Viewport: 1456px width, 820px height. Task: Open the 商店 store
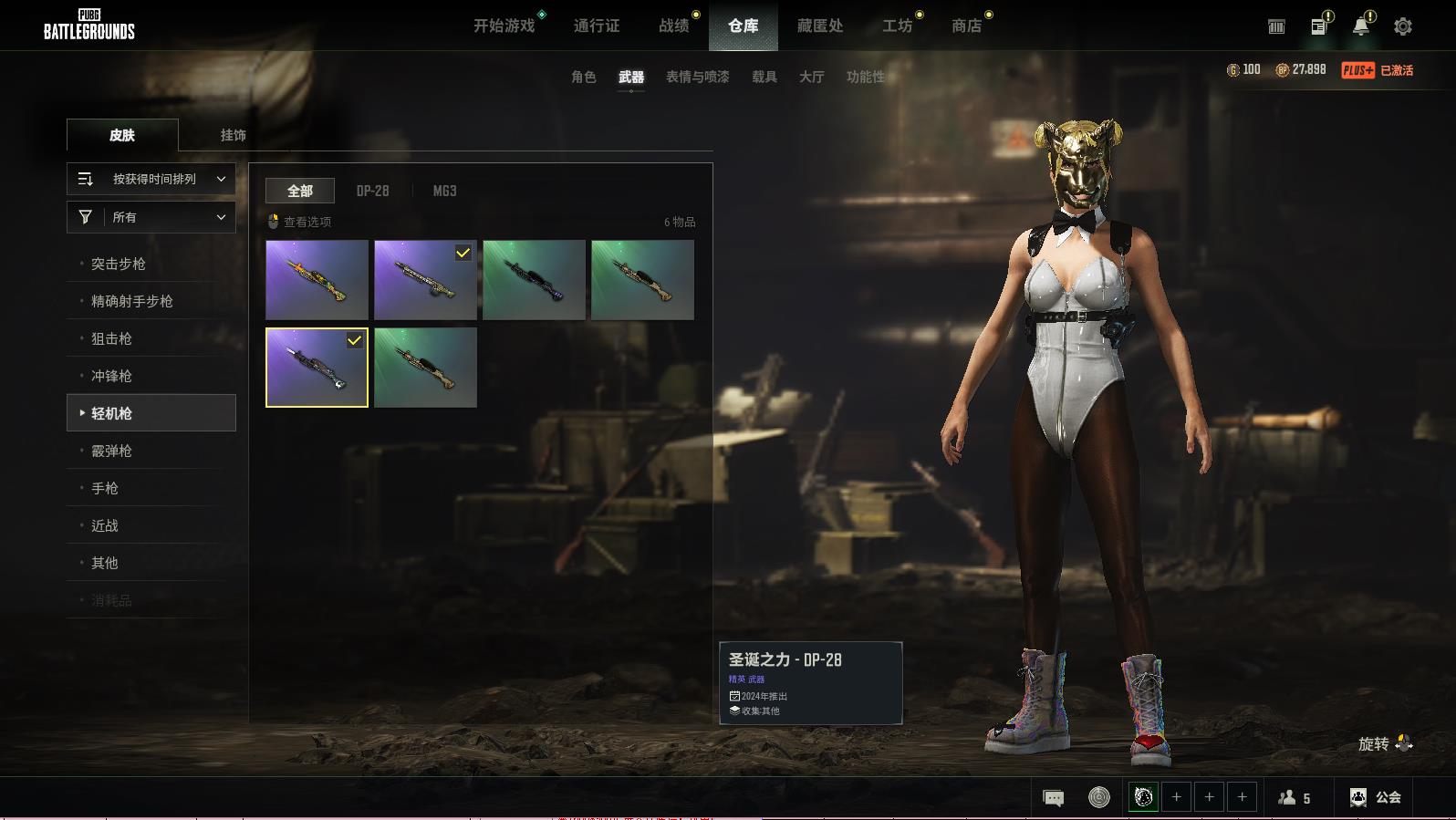point(966,26)
